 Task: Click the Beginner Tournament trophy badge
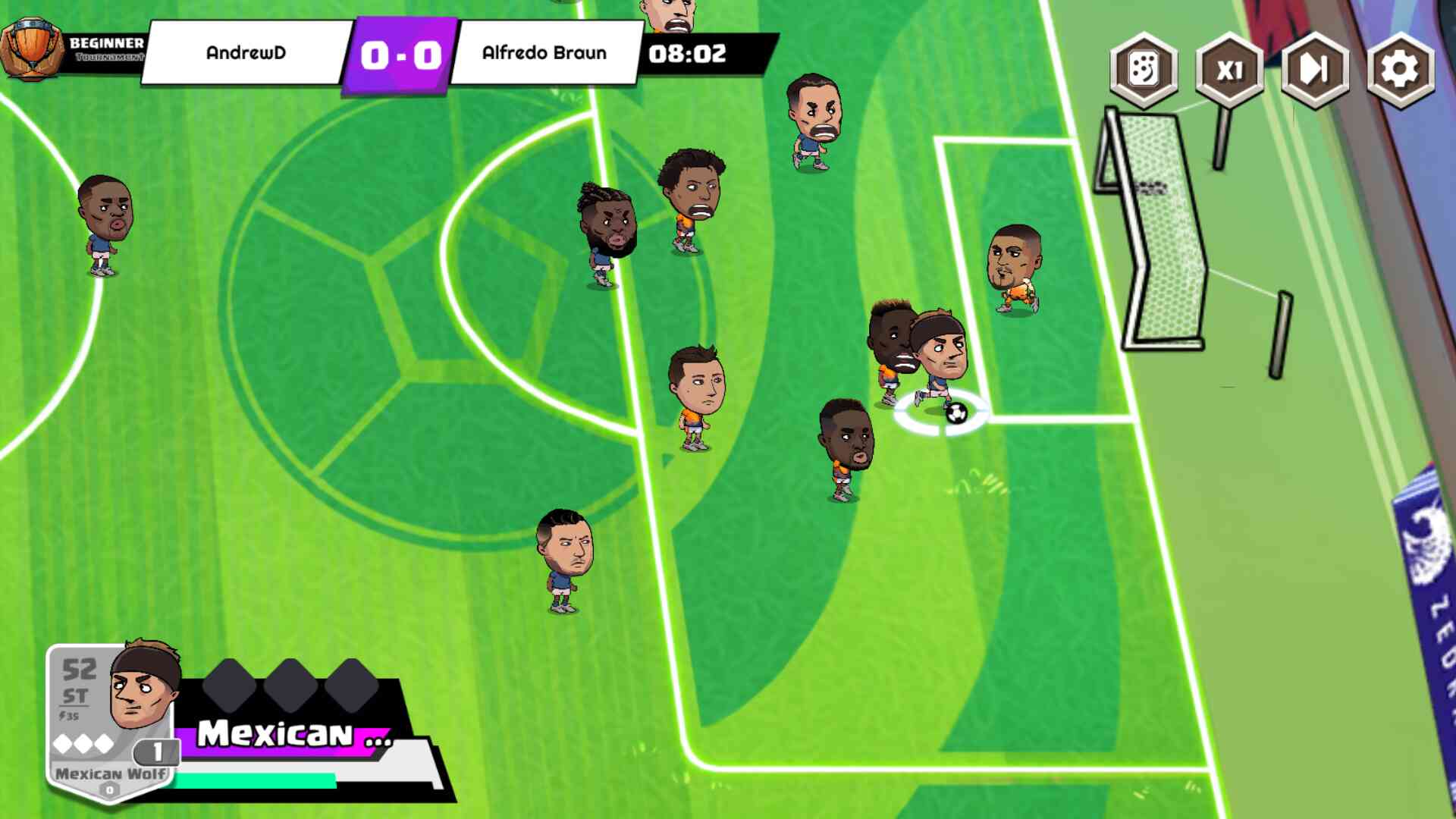point(32,49)
